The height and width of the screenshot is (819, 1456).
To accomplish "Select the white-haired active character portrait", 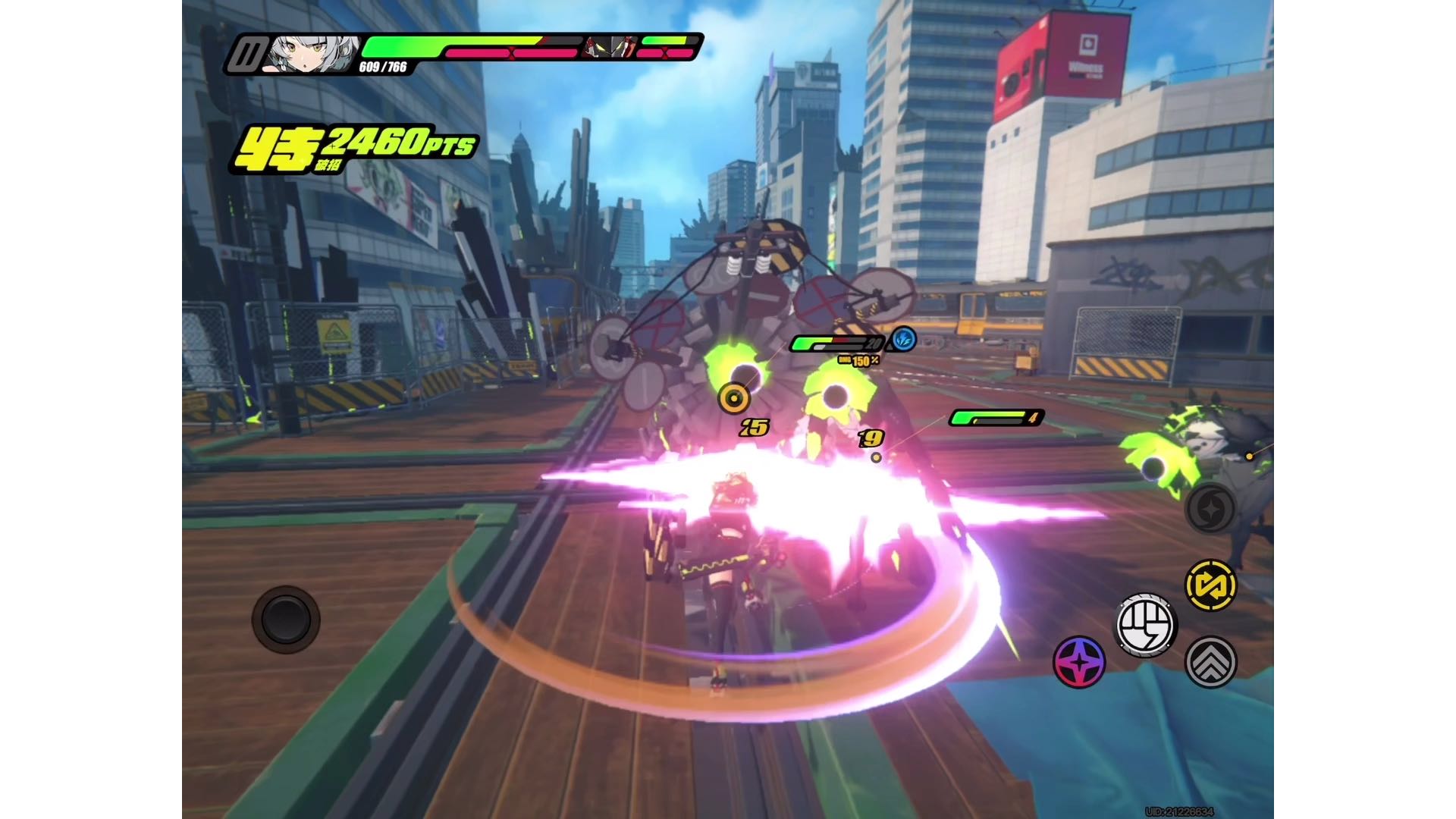I will point(312,55).
